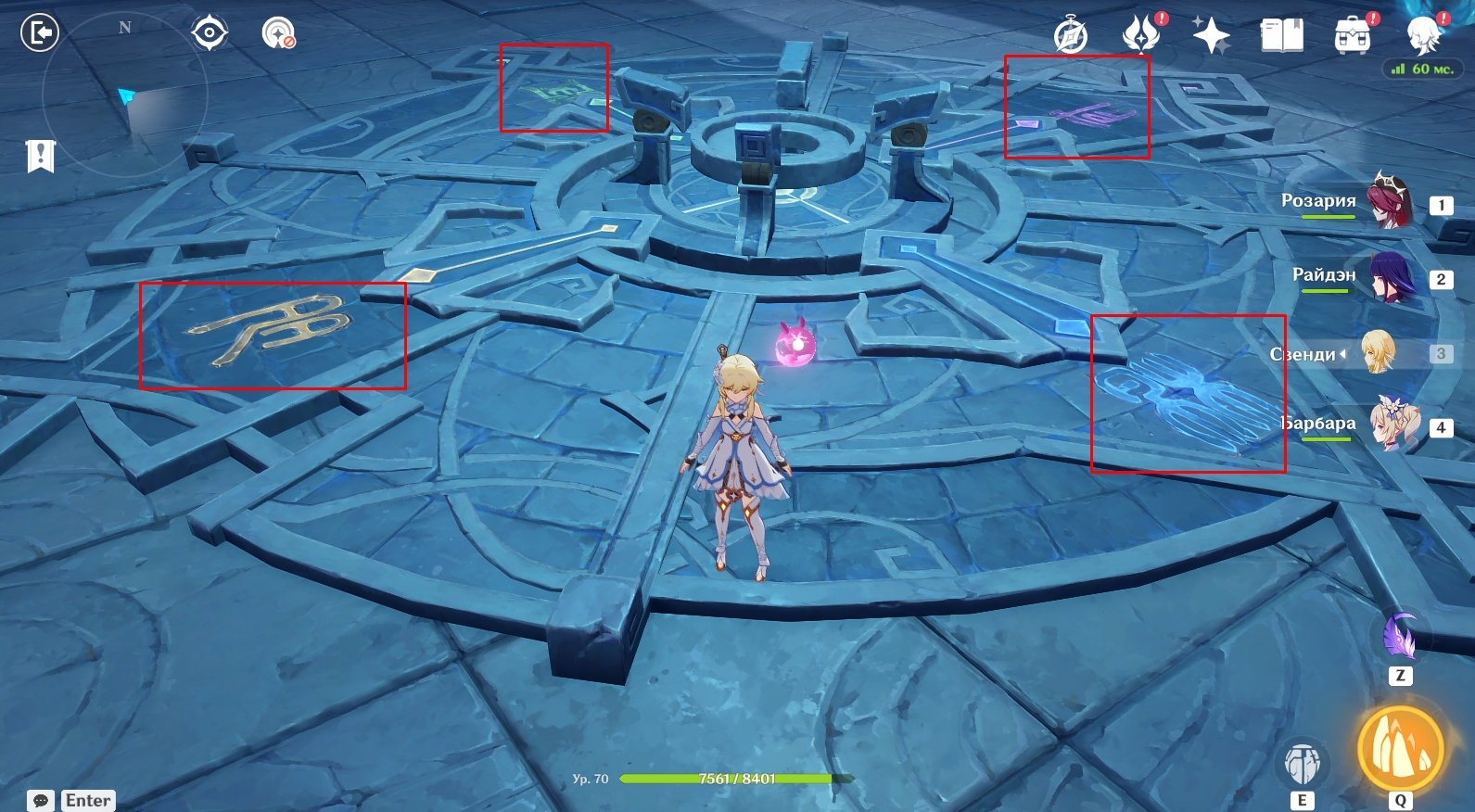Screen dimensions: 1475x812
Task: Open the four-pointed star Wish menu
Action: (x=1211, y=36)
